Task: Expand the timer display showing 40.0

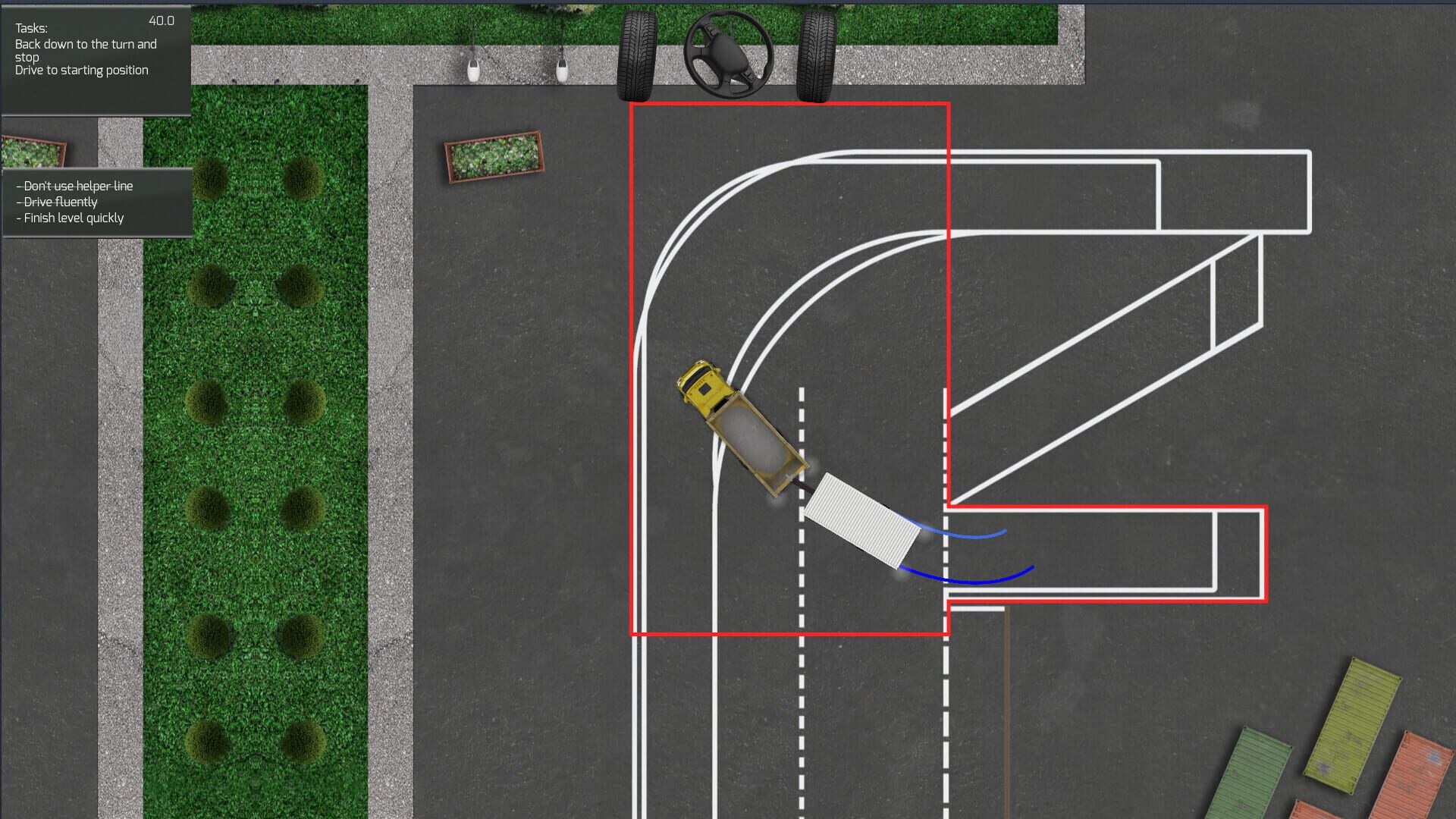Action: [x=159, y=20]
